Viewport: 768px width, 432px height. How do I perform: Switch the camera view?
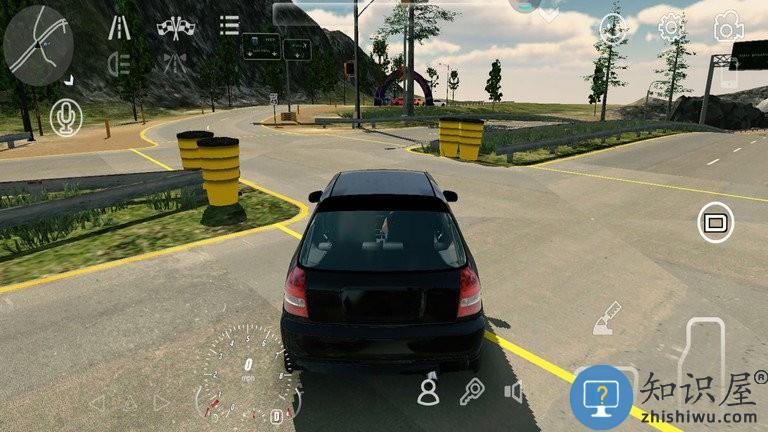[728, 27]
